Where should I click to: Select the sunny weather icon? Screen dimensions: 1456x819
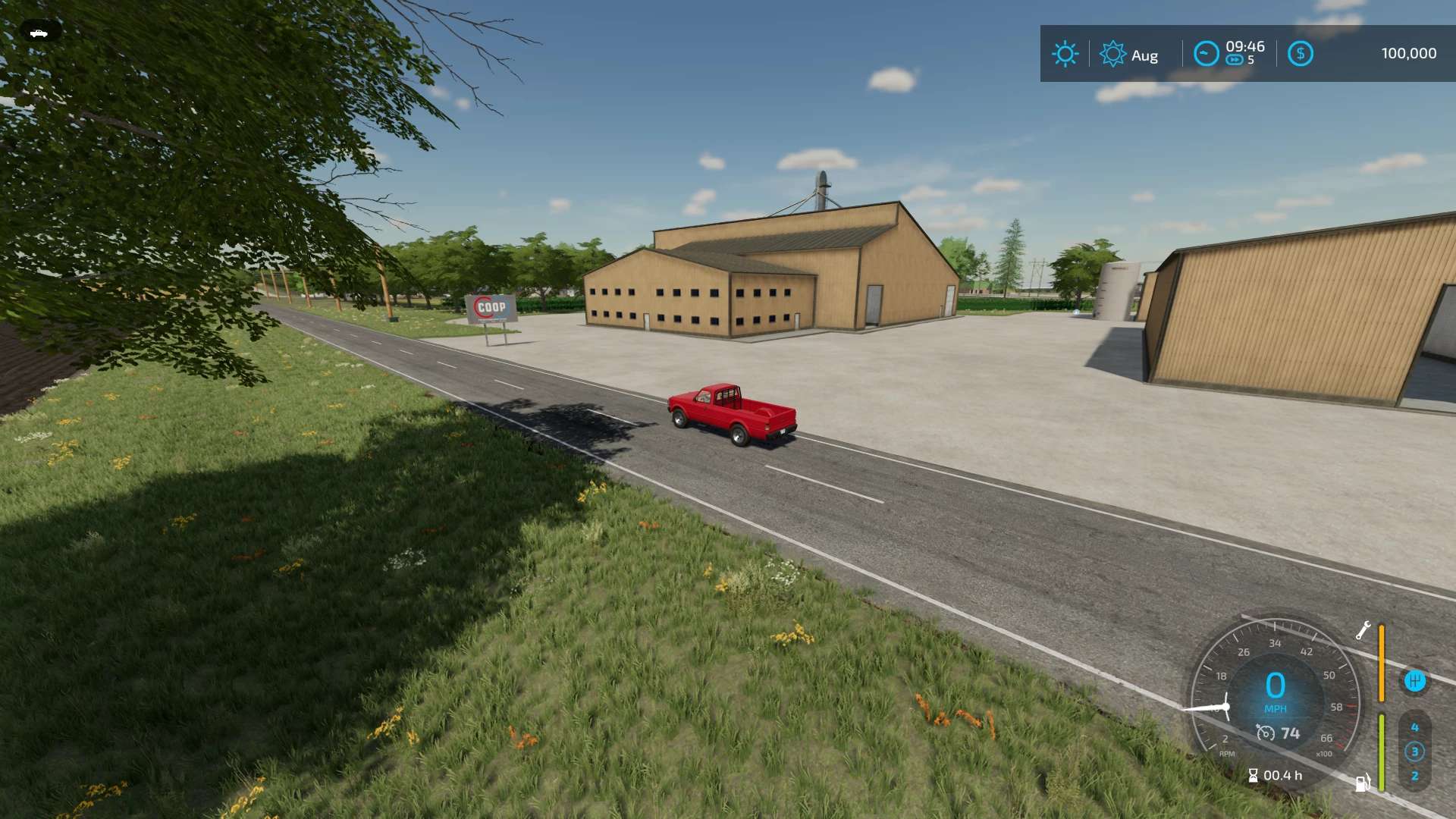[1065, 54]
